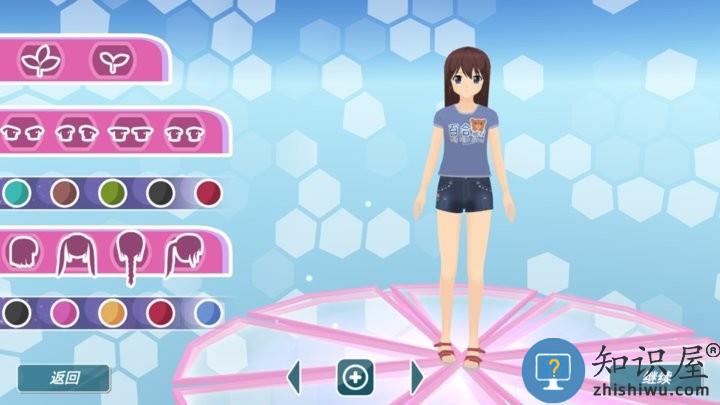Choose the magenta hair color swatch
720x405 pixels.
[65, 313]
